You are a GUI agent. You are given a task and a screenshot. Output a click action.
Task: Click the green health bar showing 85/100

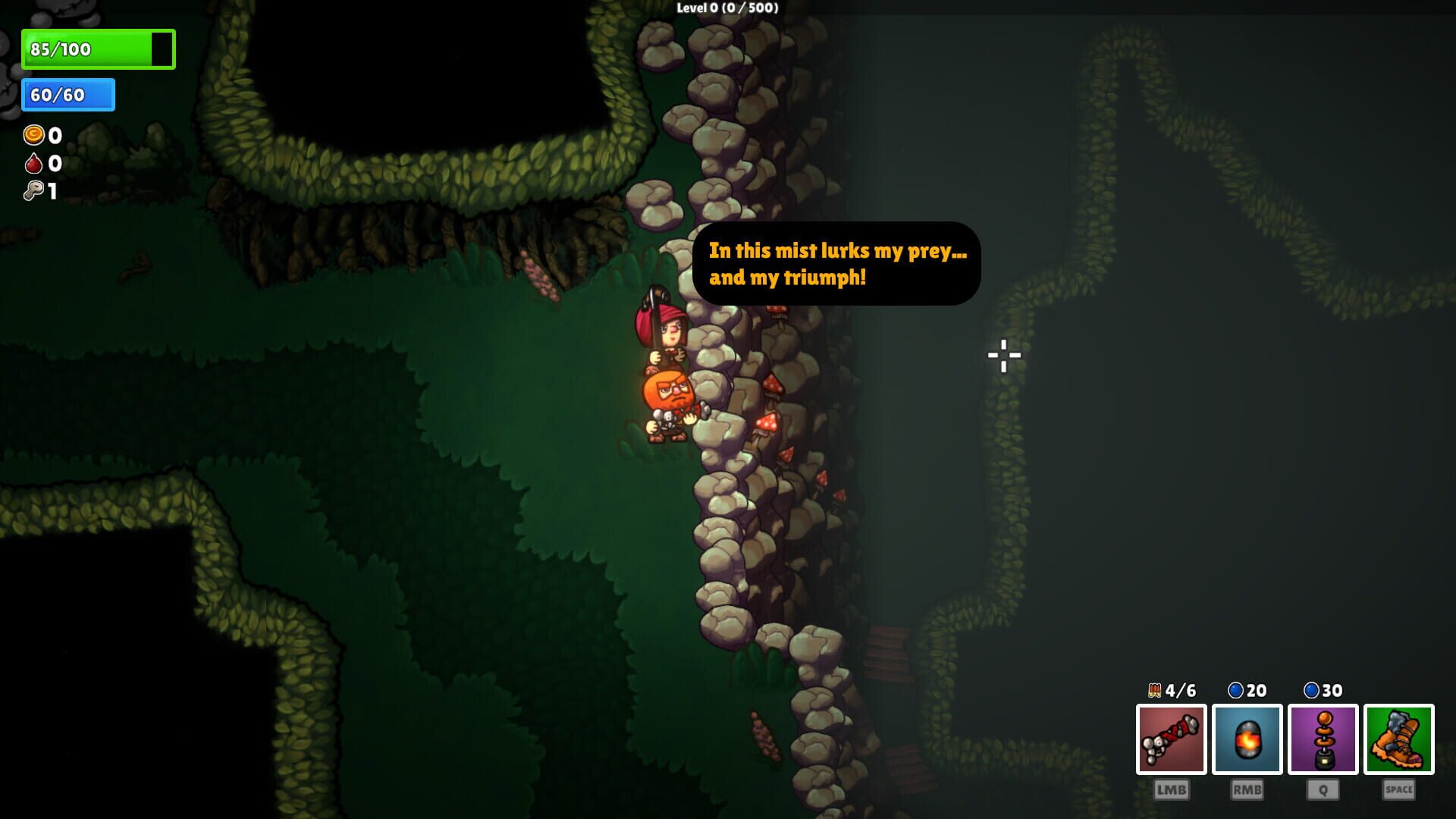(x=97, y=49)
